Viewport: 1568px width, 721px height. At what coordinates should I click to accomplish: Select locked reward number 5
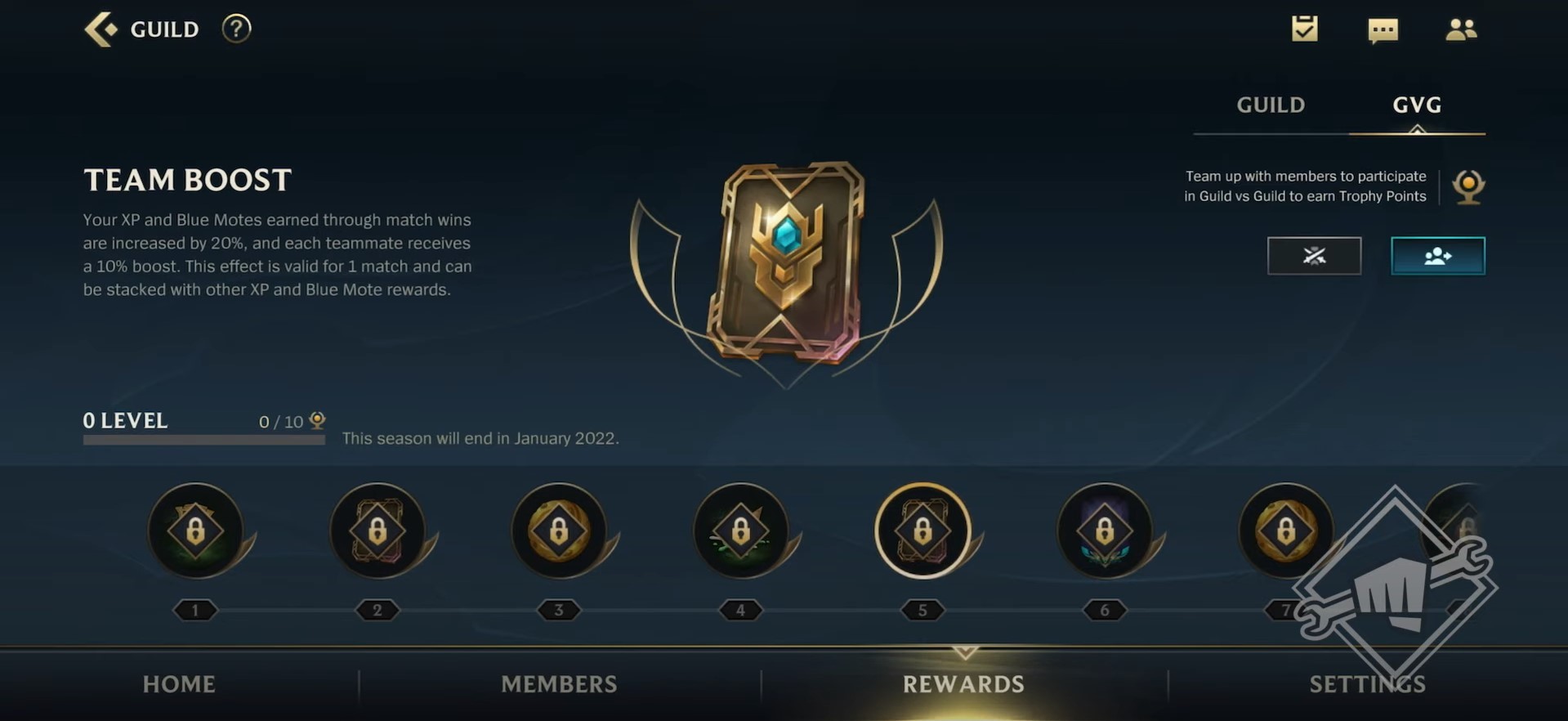pos(922,531)
